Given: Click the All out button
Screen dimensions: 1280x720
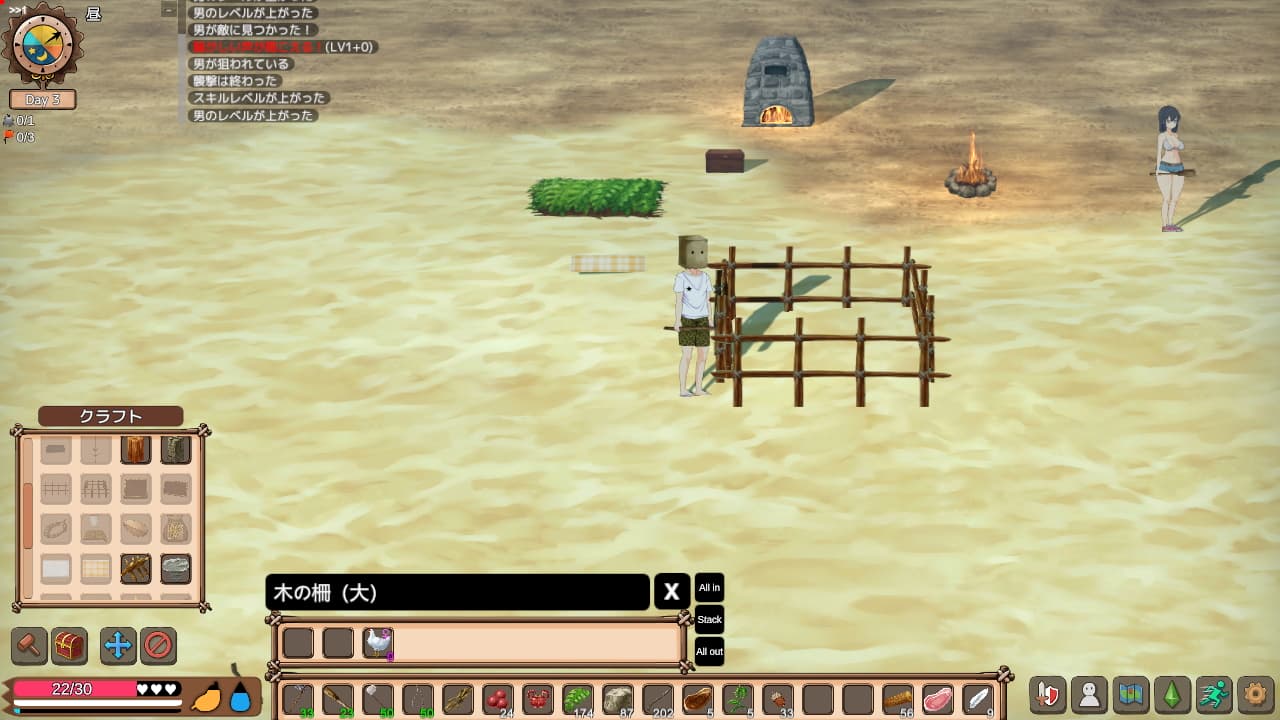Looking at the screenshot, I should (708, 651).
